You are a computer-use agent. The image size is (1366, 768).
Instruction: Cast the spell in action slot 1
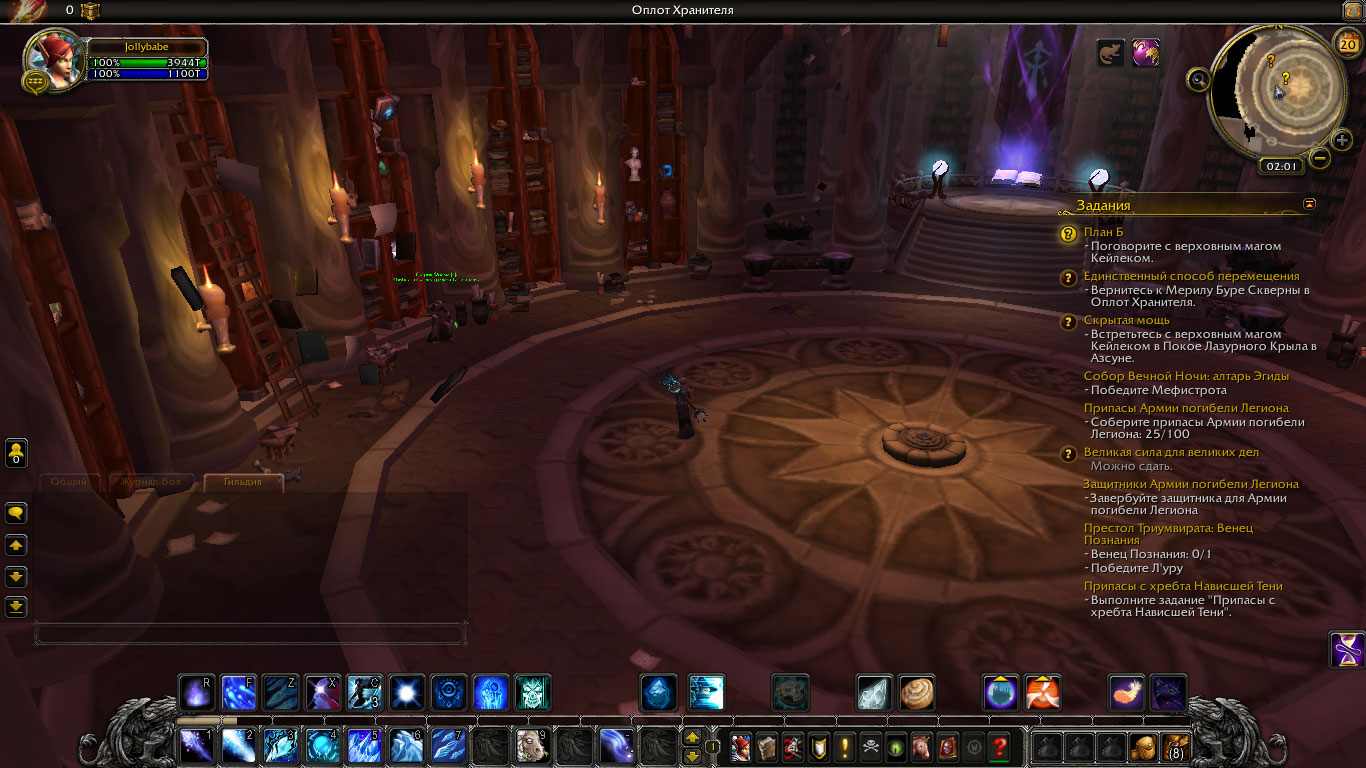pos(195,745)
